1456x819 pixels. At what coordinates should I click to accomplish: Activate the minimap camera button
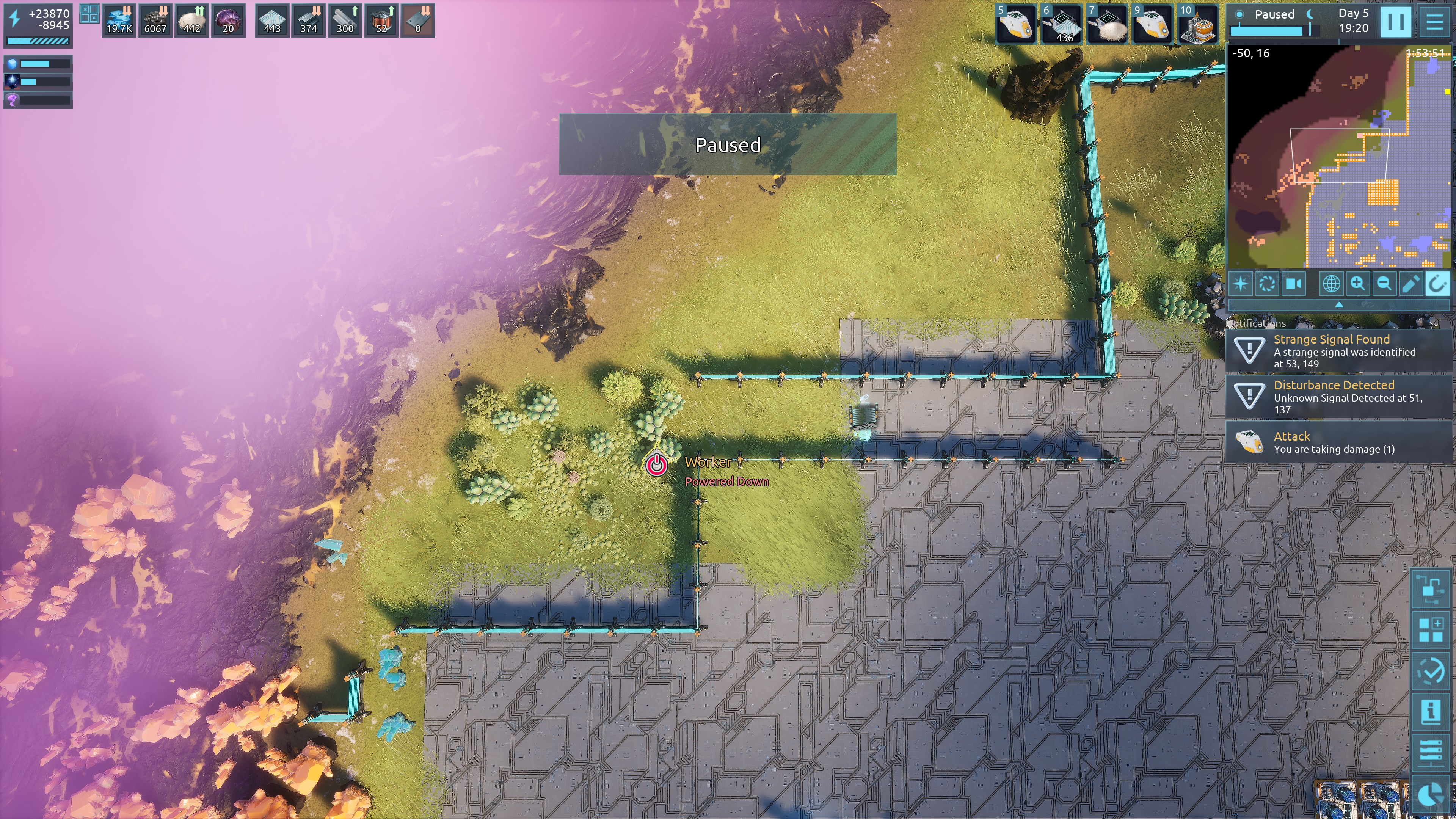(x=1294, y=283)
